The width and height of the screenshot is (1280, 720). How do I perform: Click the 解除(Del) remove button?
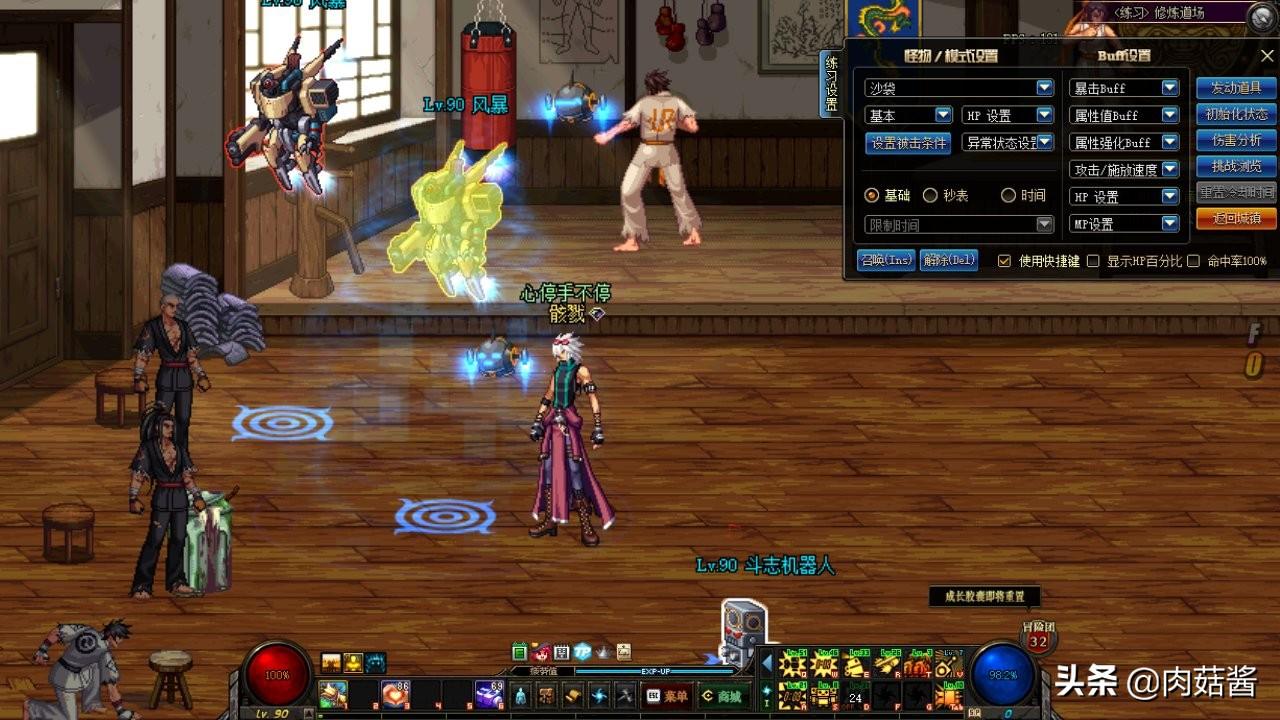pos(948,260)
